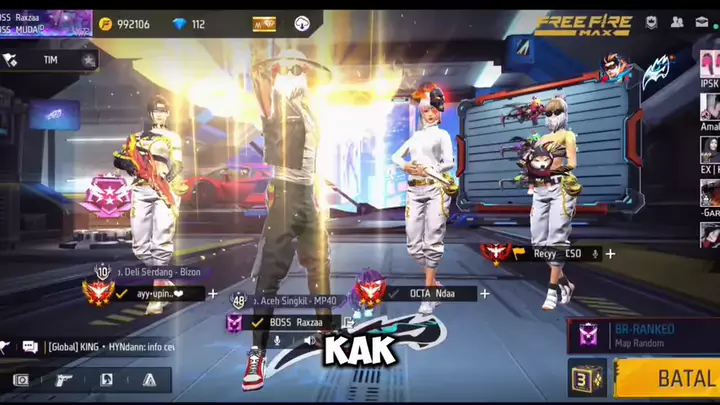Open the pistol weapon loadout icon
The width and height of the screenshot is (720, 405).
pyautogui.click(x=63, y=380)
